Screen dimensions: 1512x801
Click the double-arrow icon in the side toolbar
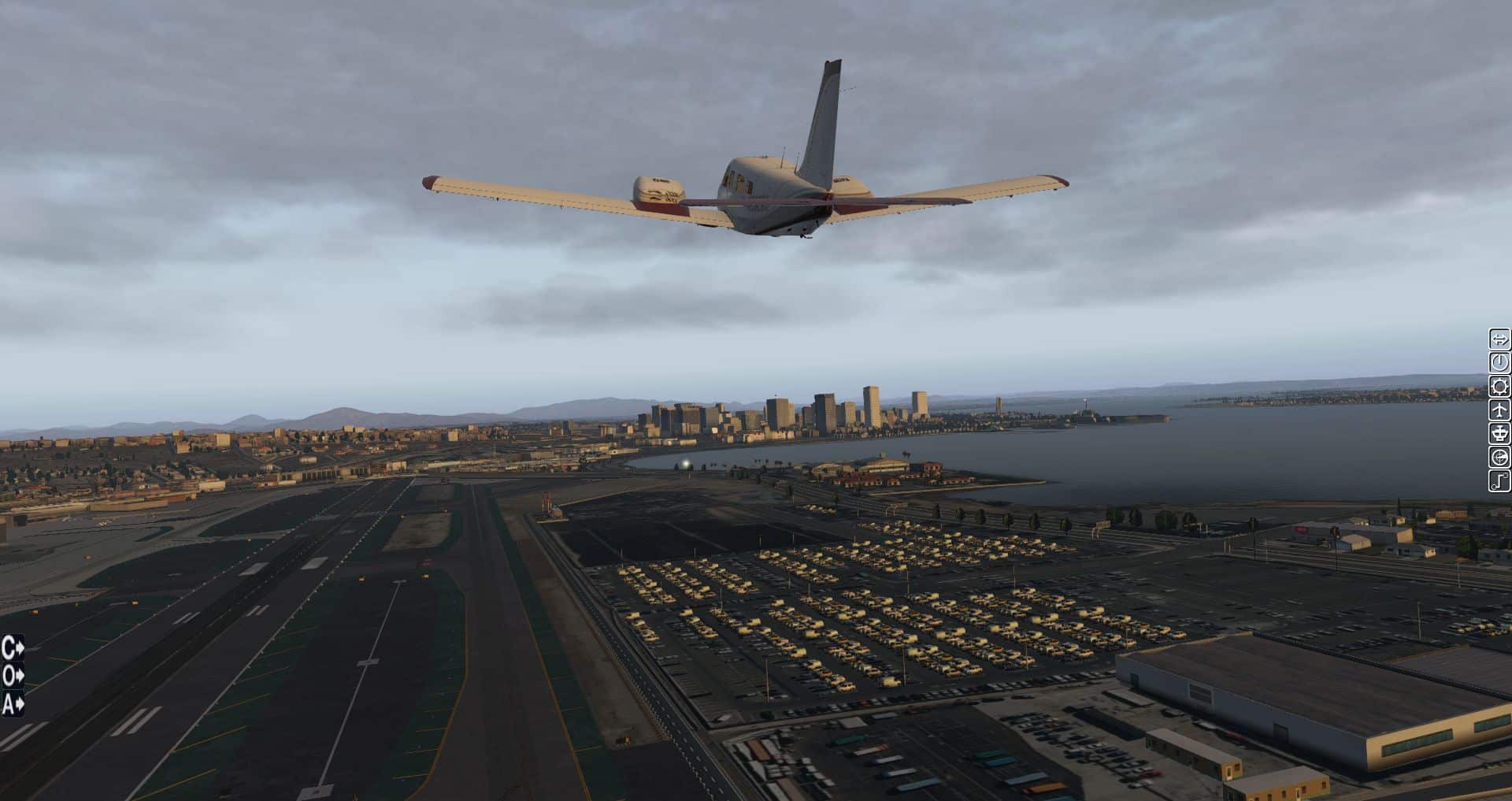1499,339
